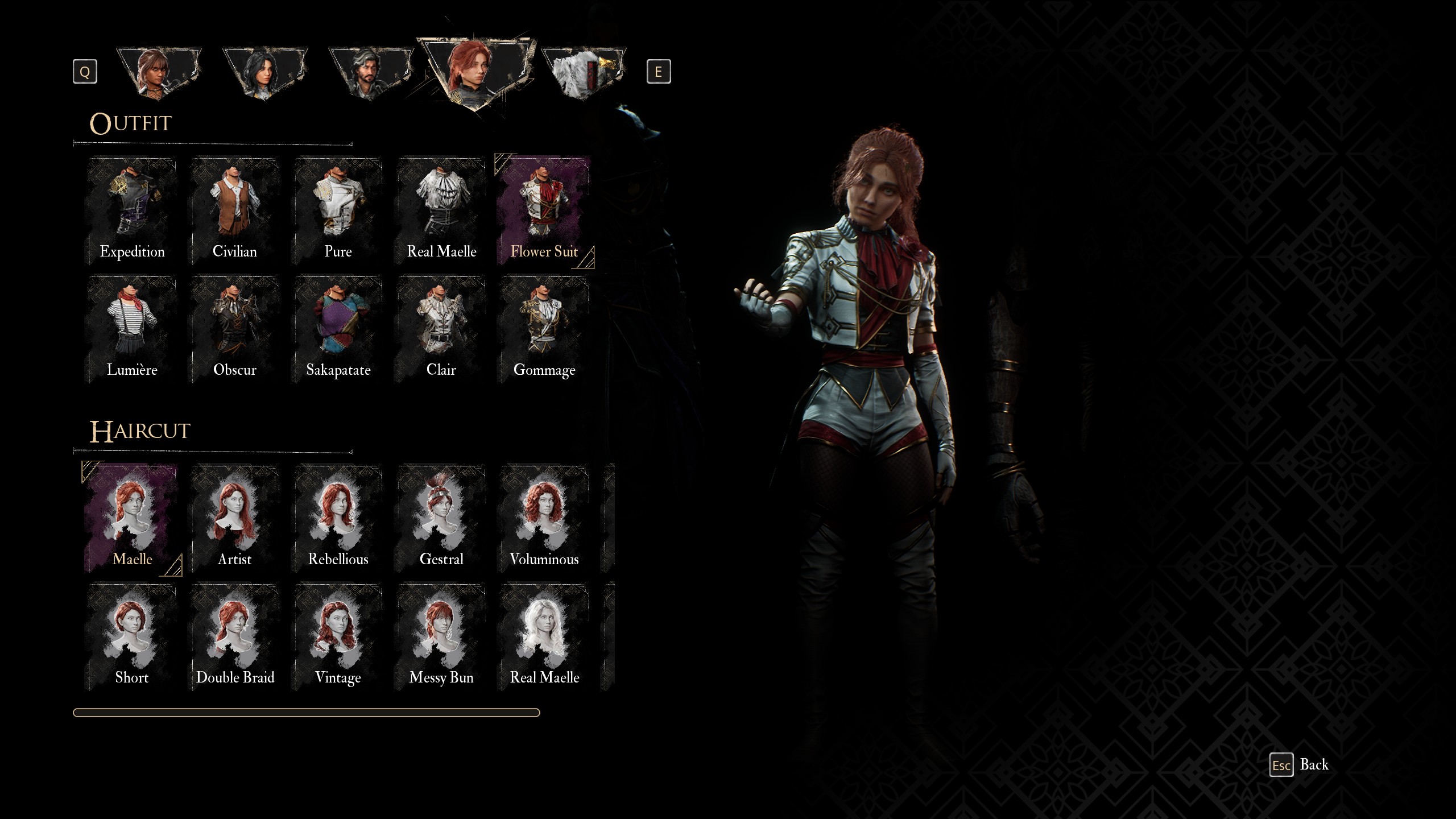Select the Expedition outfit

pos(132,210)
